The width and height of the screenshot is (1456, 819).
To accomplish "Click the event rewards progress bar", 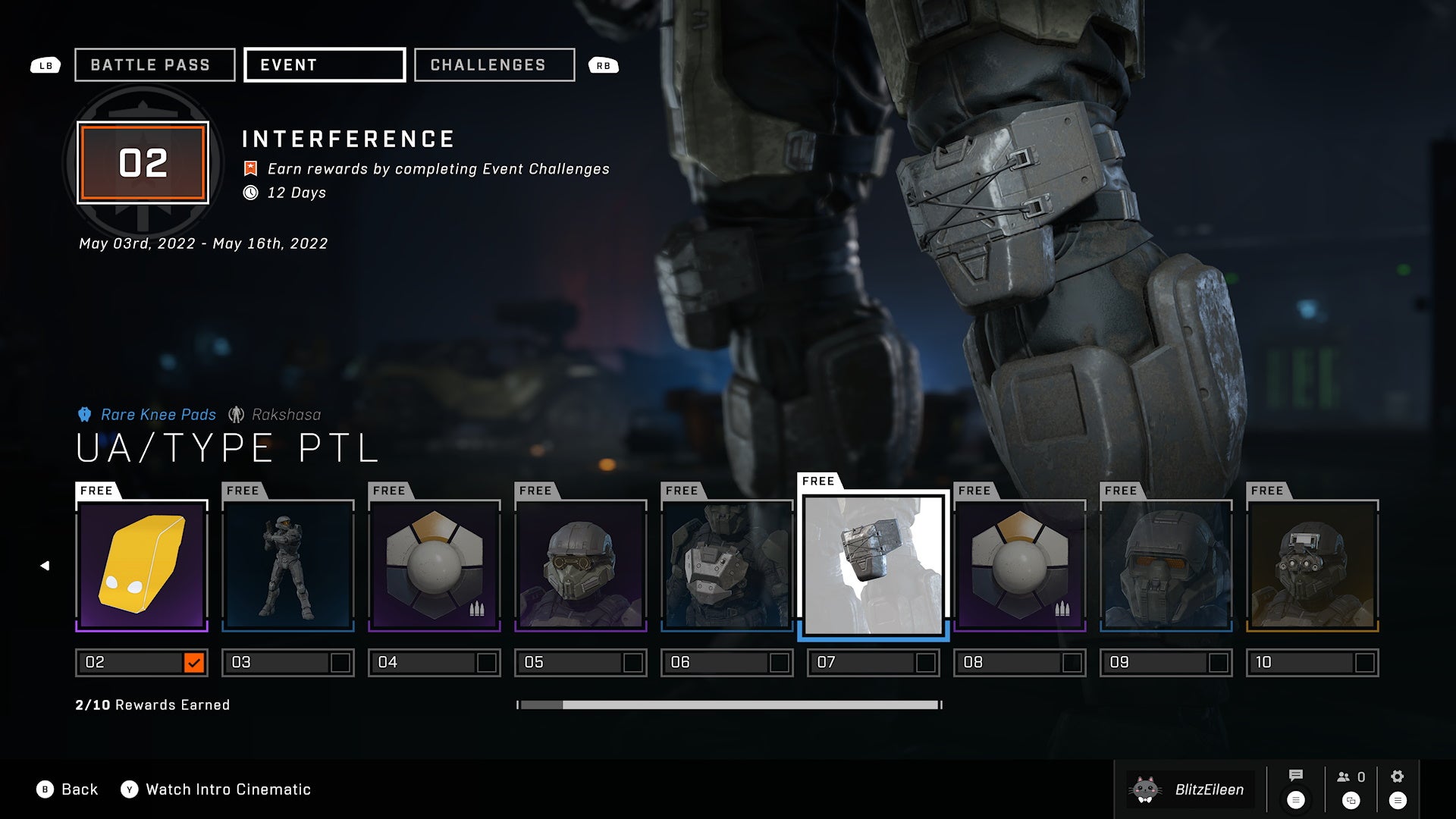I will click(x=728, y=704).
